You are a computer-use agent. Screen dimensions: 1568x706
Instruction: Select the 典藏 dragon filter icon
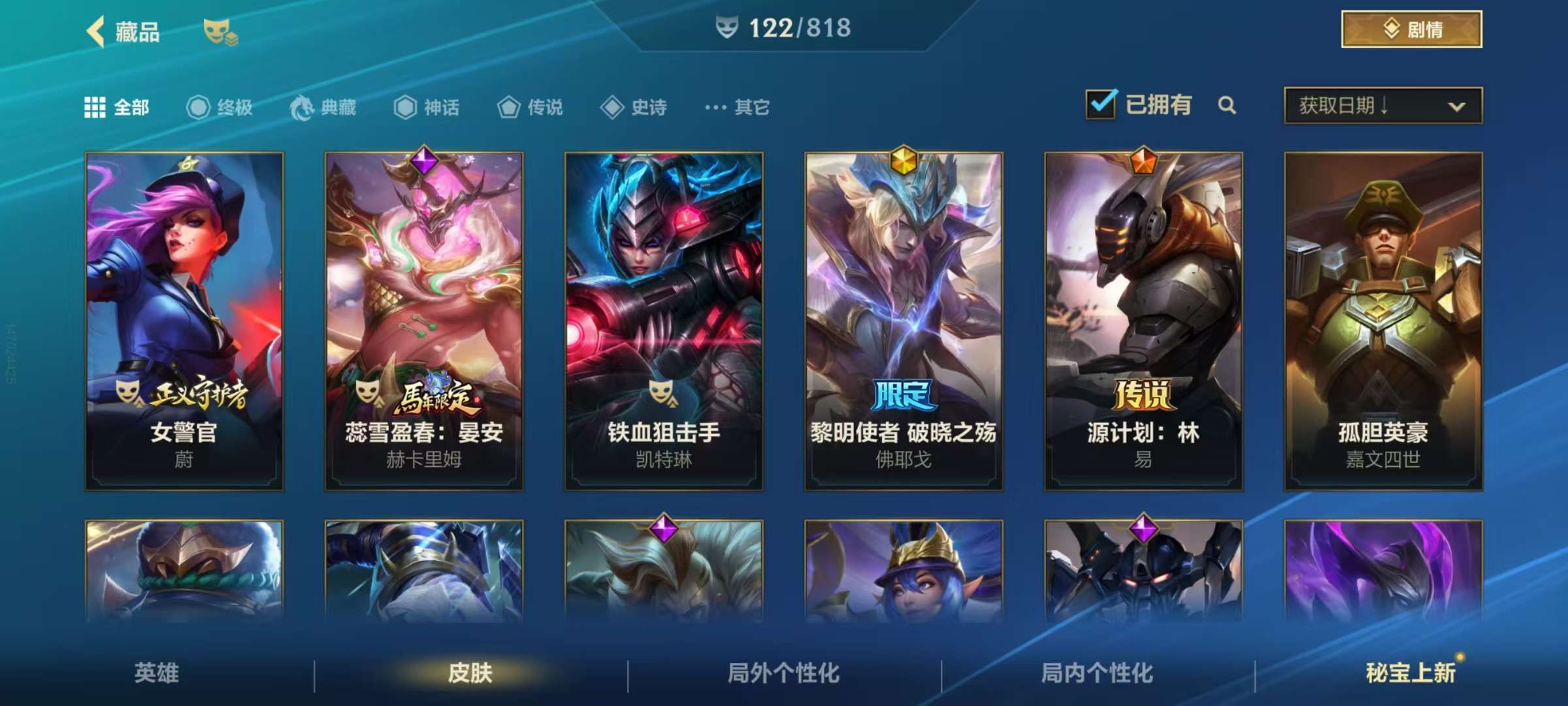(301, 108)
